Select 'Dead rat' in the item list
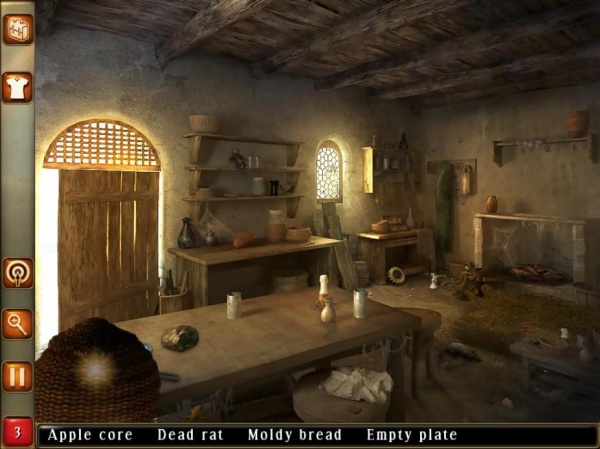The height and width of the screenshot is (449, 600). [x=188, y=435]
